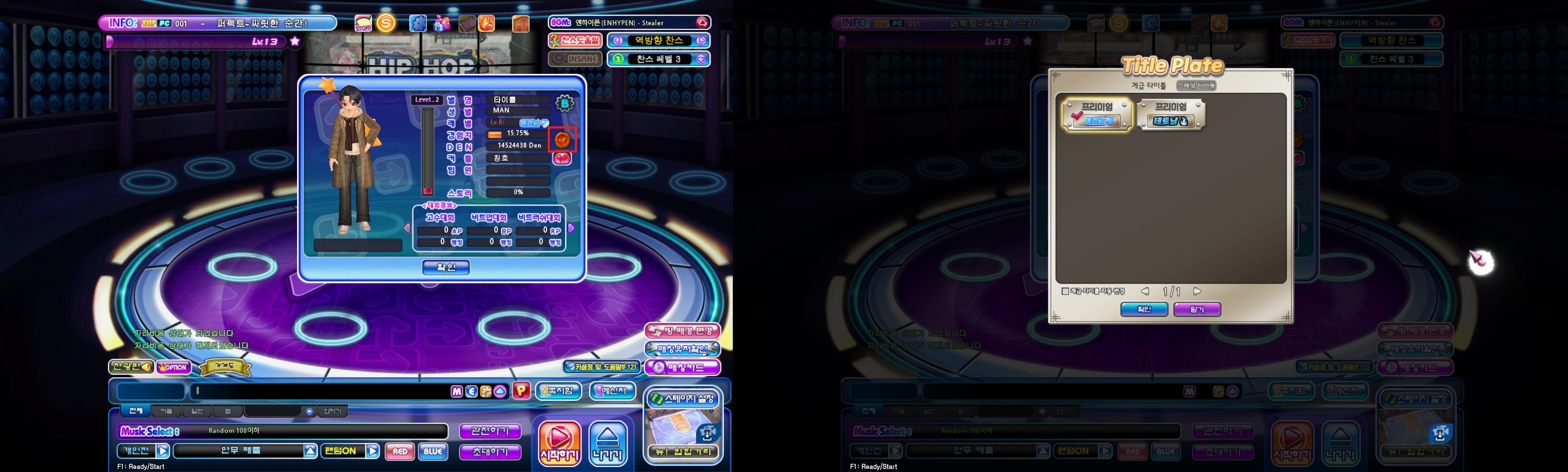Open 키설정 및 도움말 key settings help

602,367
